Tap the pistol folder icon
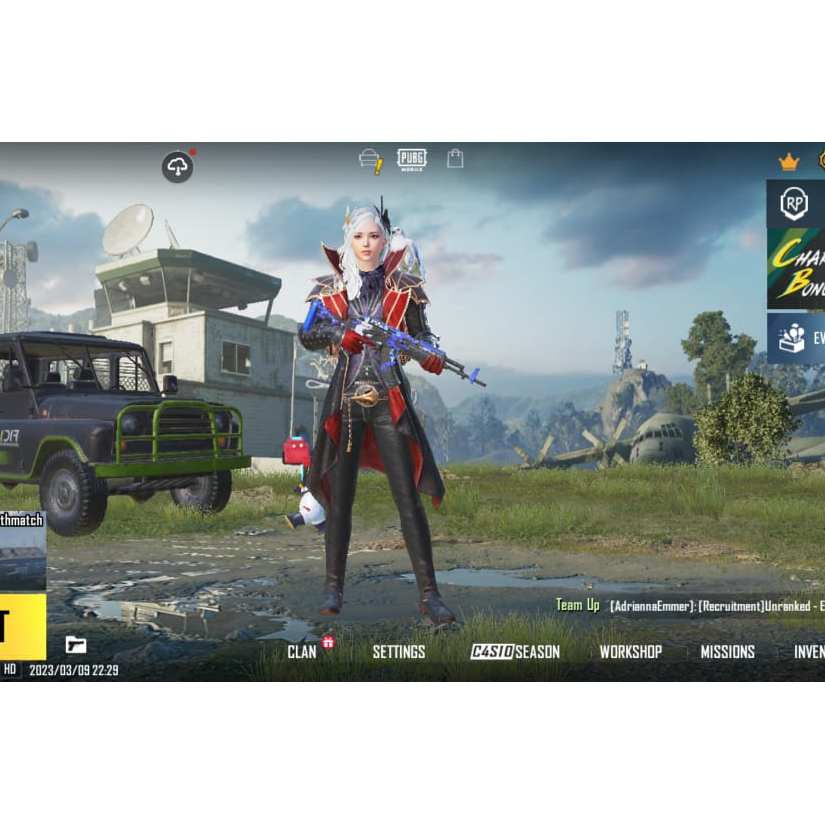This screenshot has height=825, width=825. tap(76, 645)
